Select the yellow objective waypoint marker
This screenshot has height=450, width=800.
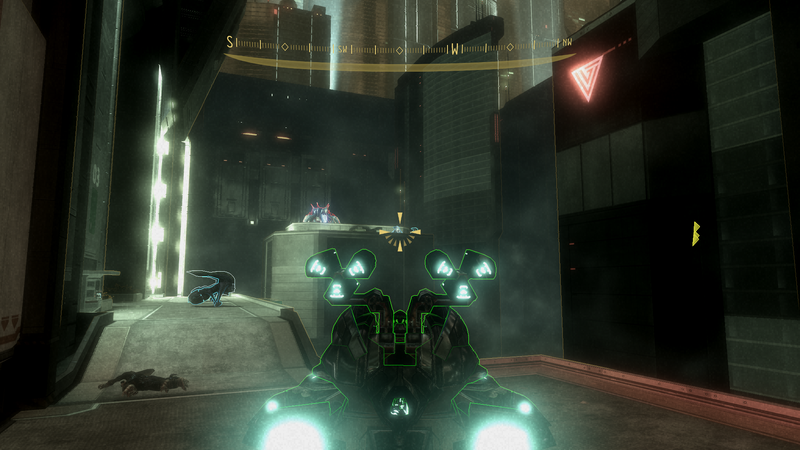click(696, 234)
